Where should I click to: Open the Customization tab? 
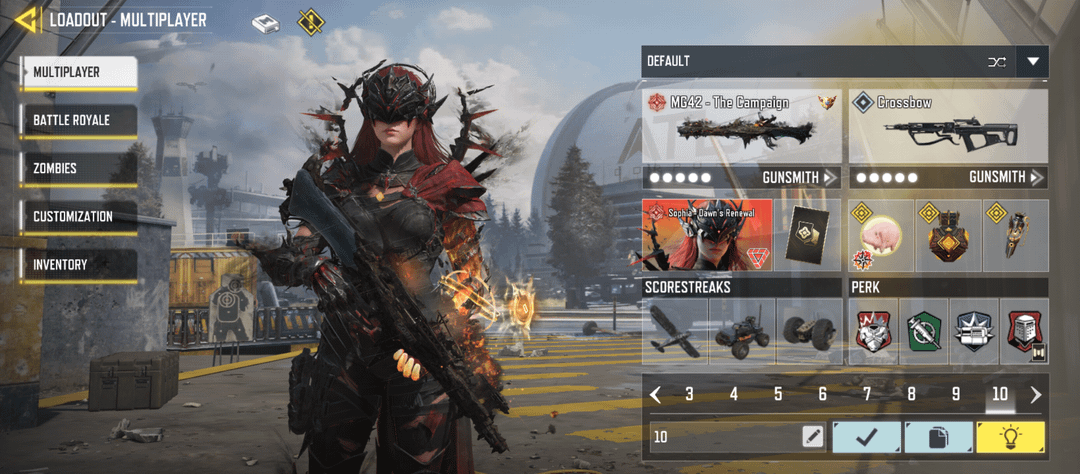(x=78, y=216)
